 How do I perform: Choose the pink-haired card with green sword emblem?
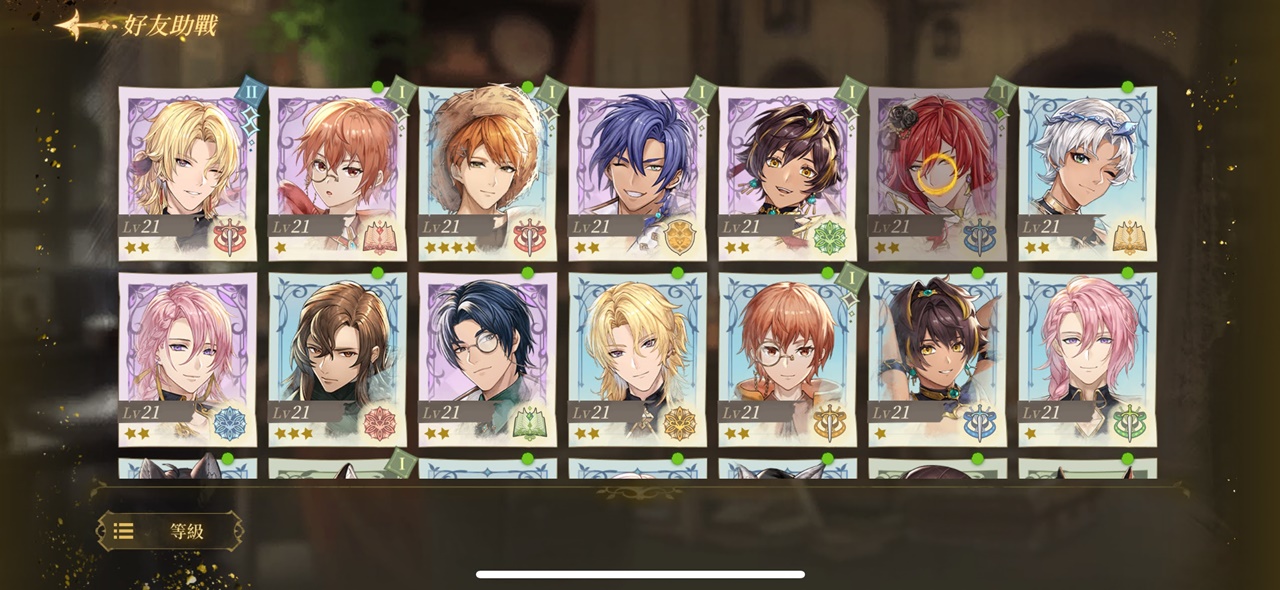point(1087,358)
